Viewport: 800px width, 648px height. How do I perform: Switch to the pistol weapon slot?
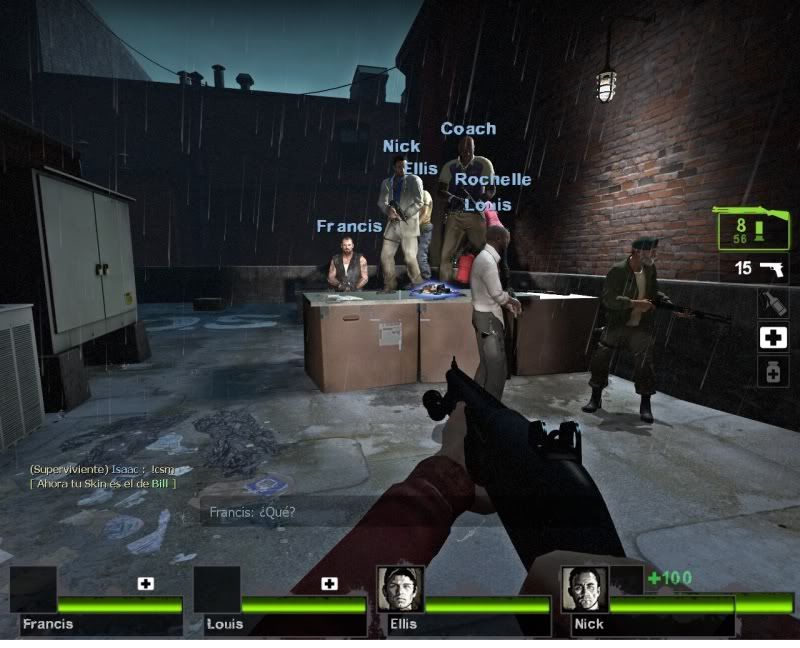(x=754, y=268)
